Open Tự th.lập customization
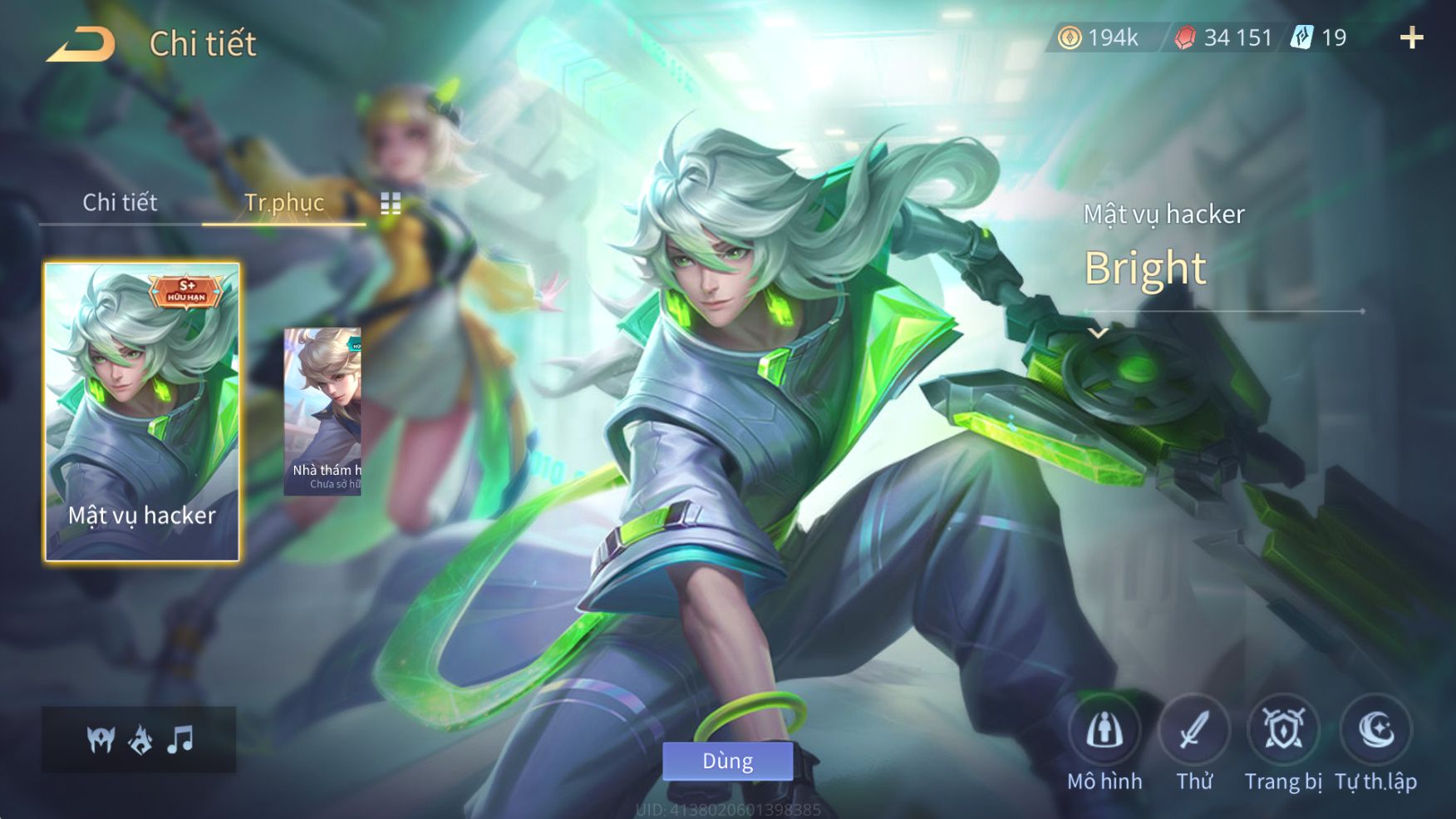The image size is (1456, 819). click(1375, 743)
